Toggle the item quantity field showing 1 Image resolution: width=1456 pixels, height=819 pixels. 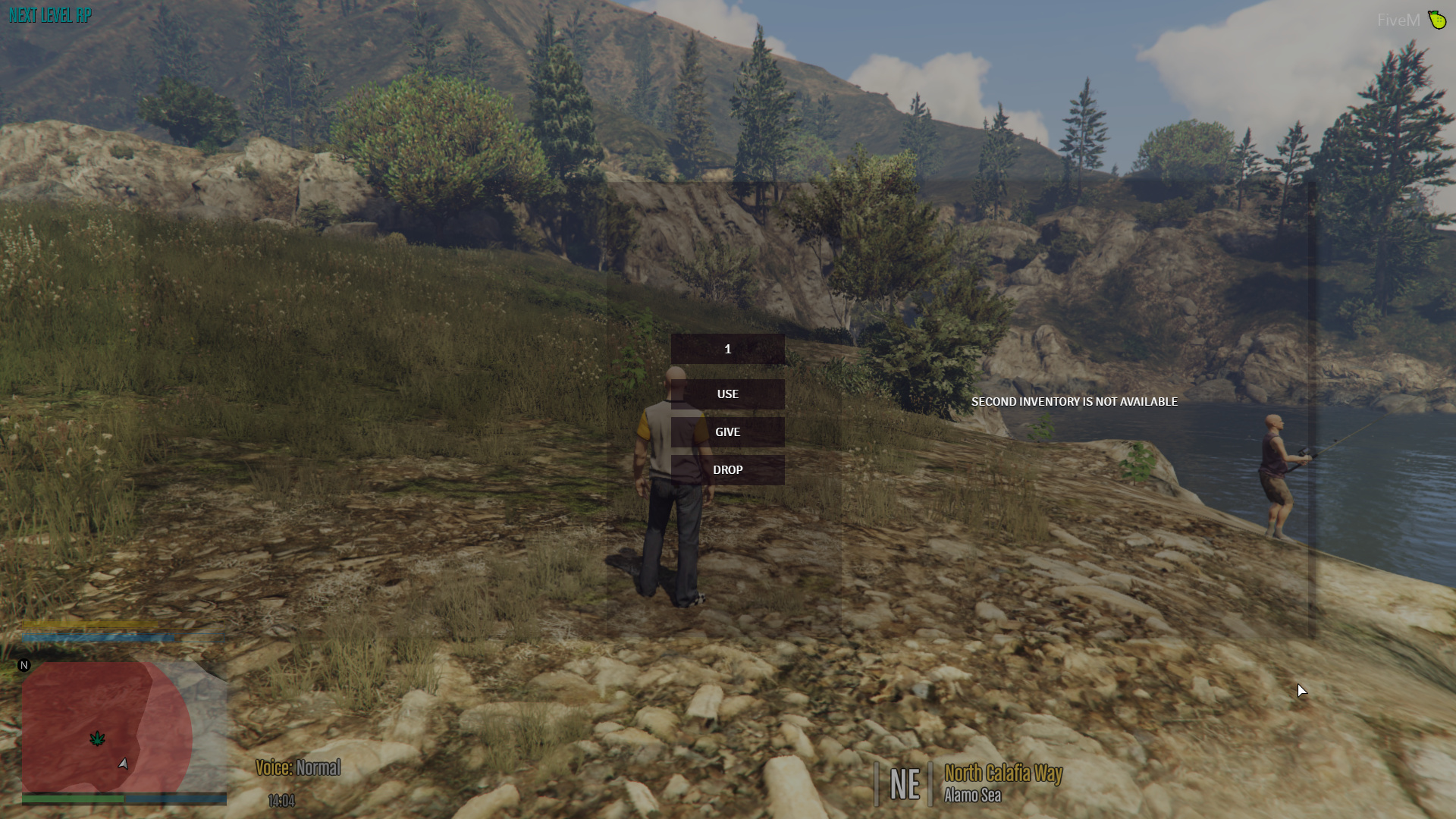[x=727, y=350]
